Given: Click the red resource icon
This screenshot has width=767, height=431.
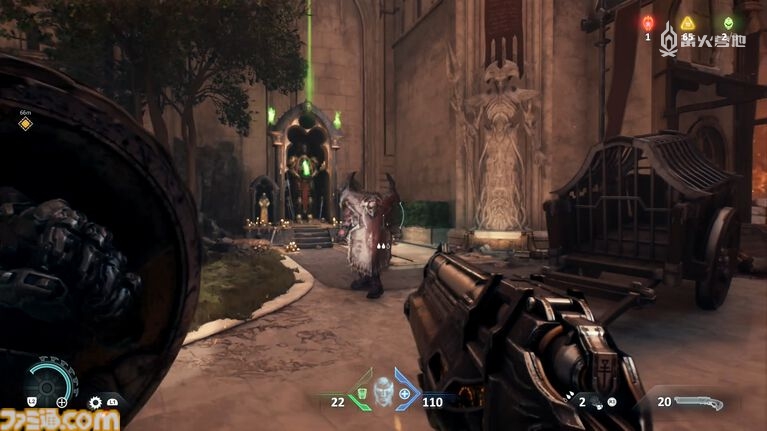Looking at the screenshot, I should pos(647,23).
